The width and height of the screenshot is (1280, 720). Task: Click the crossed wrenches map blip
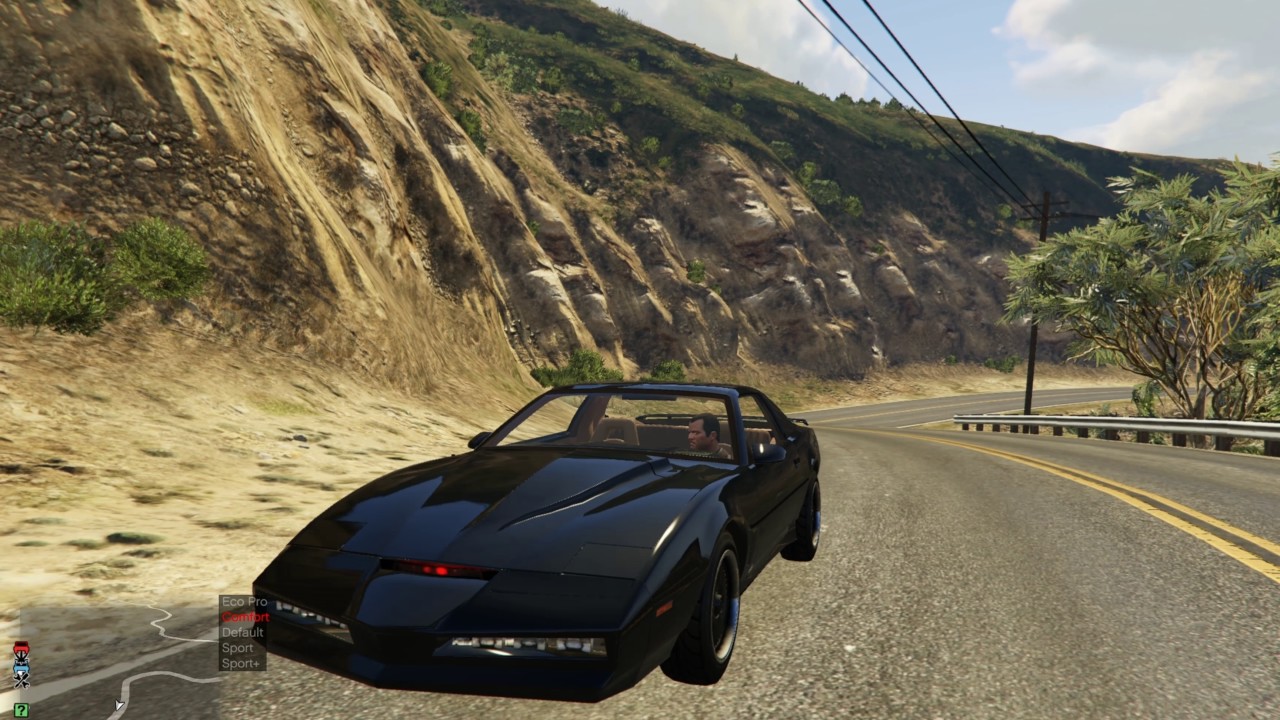(21, 679)
